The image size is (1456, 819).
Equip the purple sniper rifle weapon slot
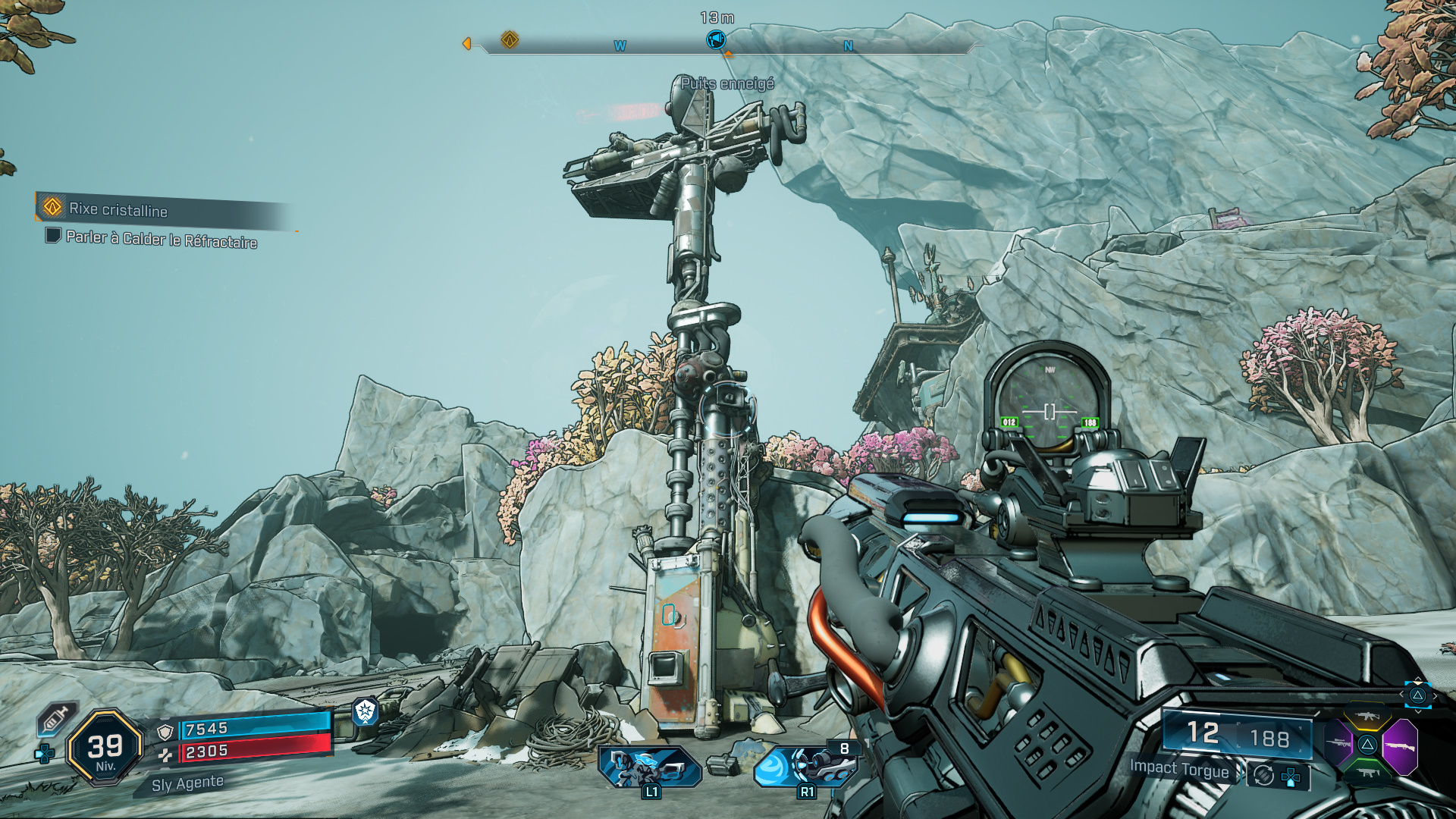click(1338, 743)
